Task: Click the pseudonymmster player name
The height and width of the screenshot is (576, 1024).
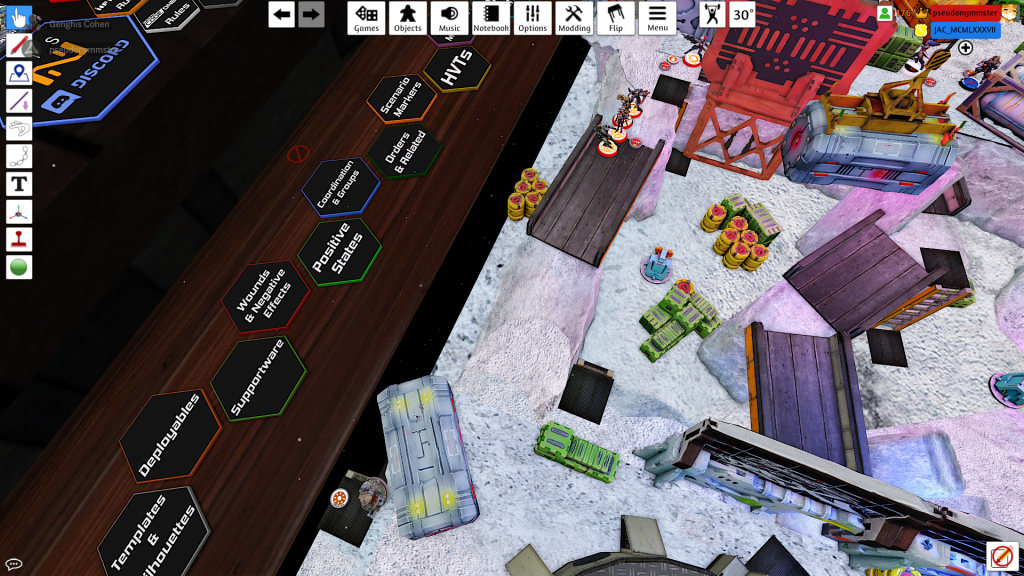Action: [963, 13]
